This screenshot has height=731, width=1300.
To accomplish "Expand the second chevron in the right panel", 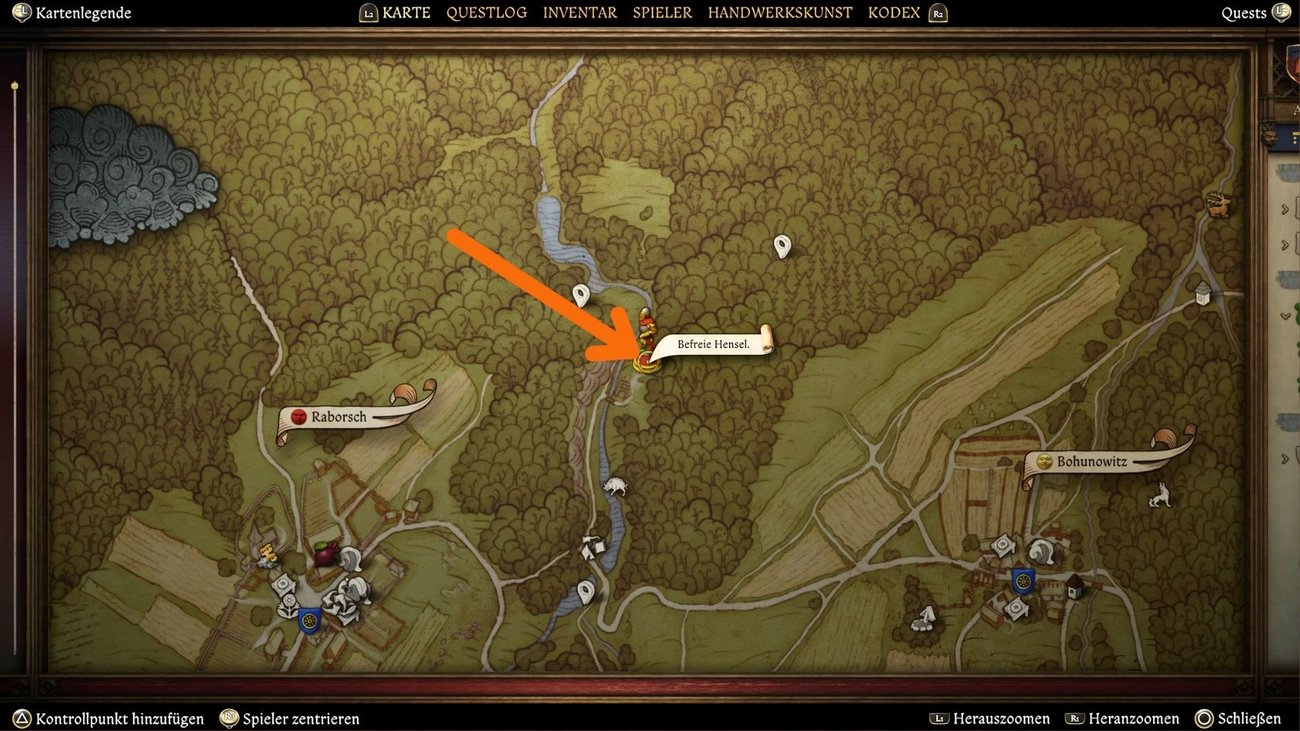I will [x=1286, y=244].
